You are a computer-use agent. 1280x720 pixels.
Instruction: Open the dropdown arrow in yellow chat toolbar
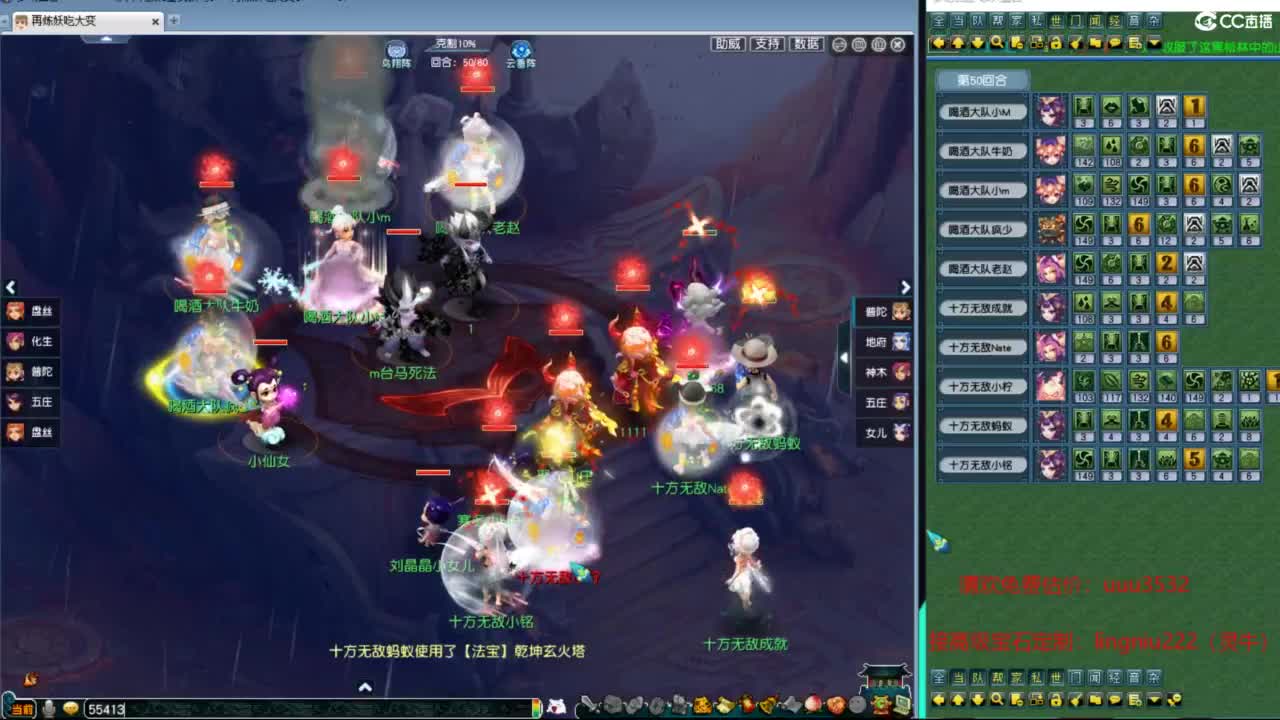[1154, 43]
